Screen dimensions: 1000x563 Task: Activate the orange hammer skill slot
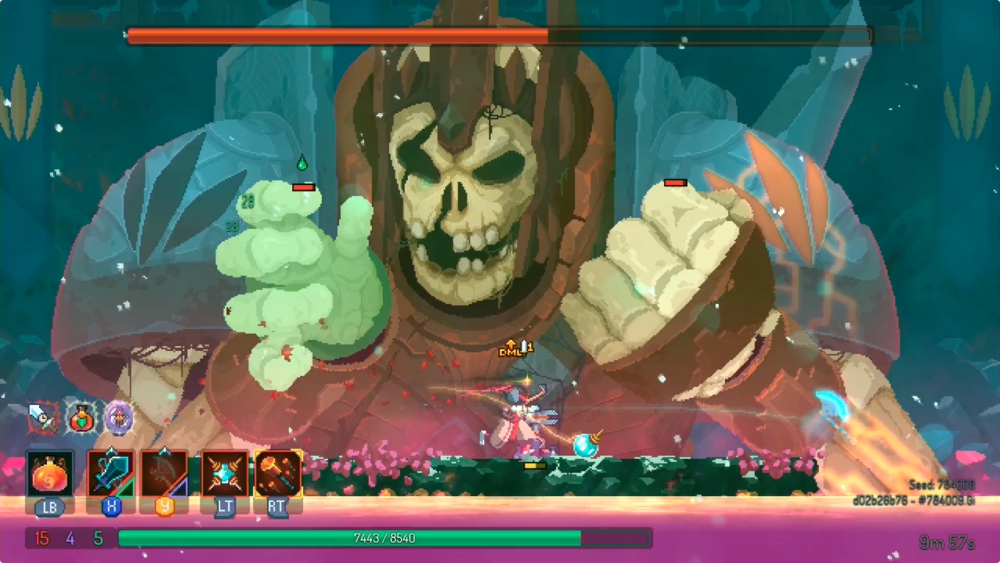277,473
